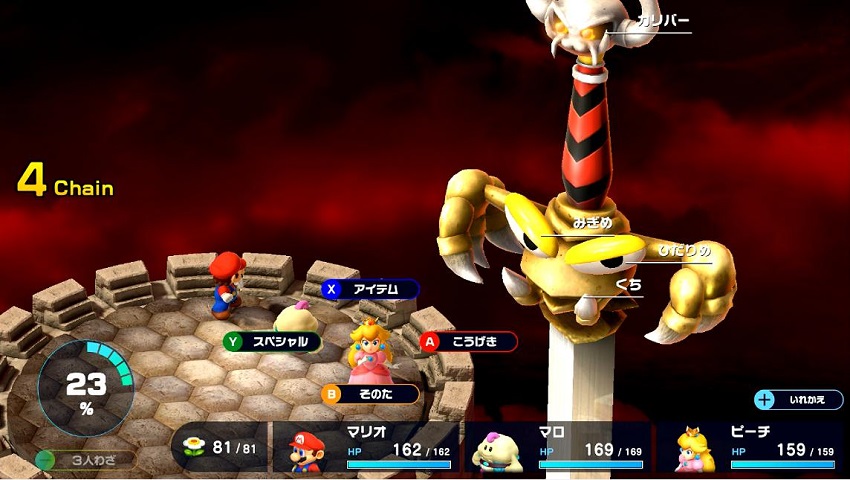850x480 pixels.
Task: Target the ひだりめ enemy label
Action: click(x=684, y=249)
